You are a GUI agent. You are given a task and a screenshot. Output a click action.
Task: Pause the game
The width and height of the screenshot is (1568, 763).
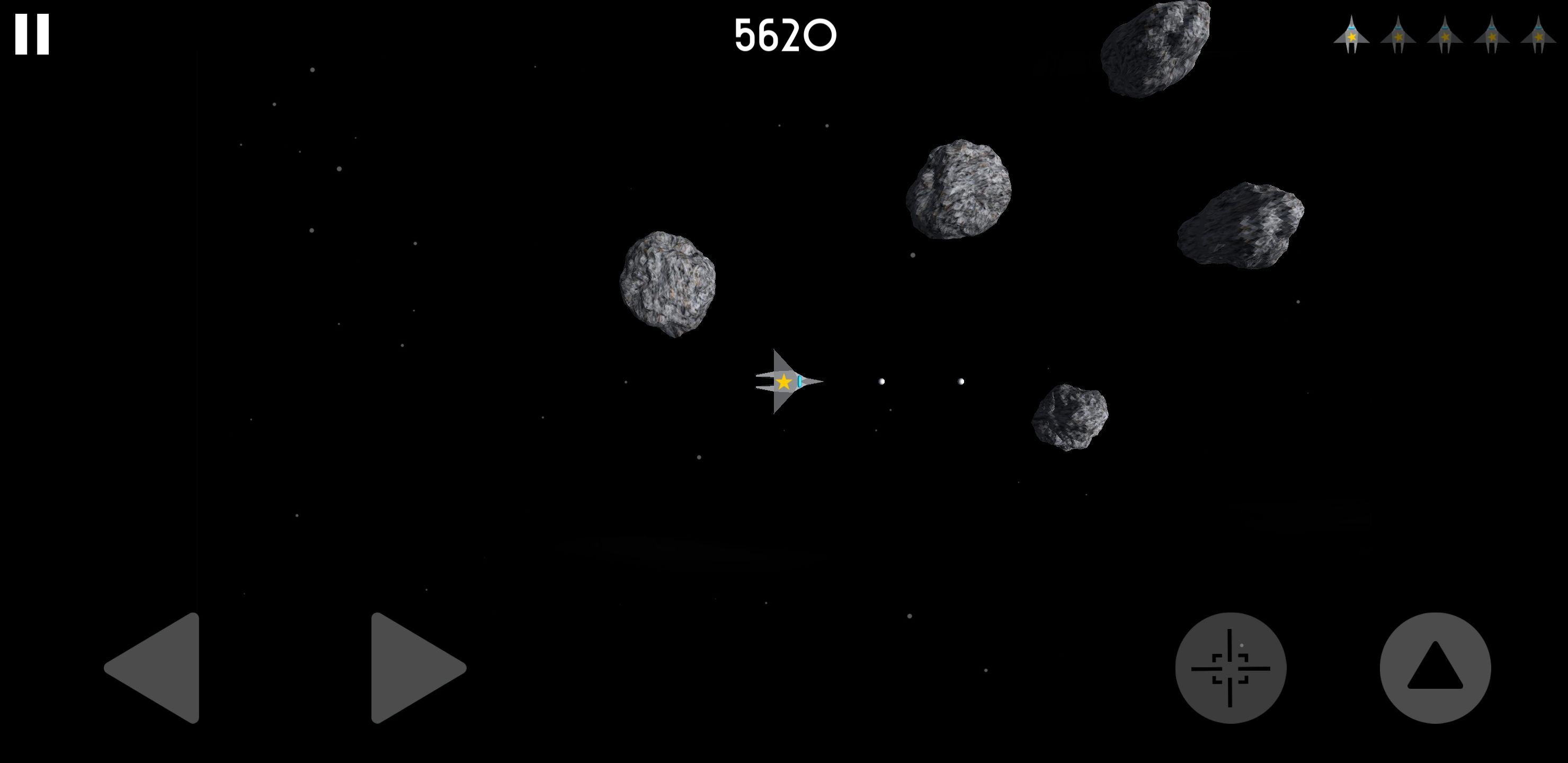tap(32, 35)
